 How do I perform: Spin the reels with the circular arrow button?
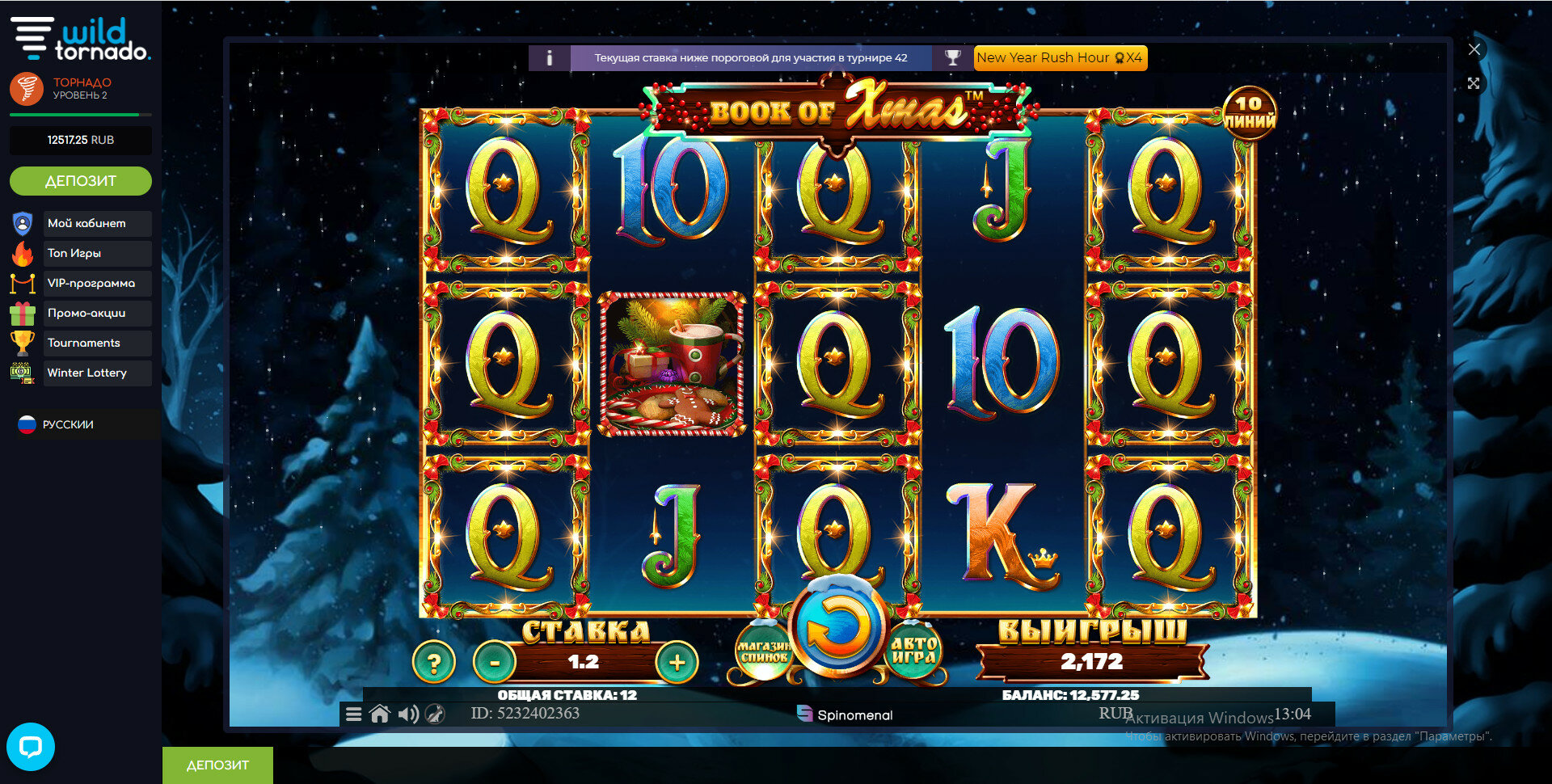(837, 627)
